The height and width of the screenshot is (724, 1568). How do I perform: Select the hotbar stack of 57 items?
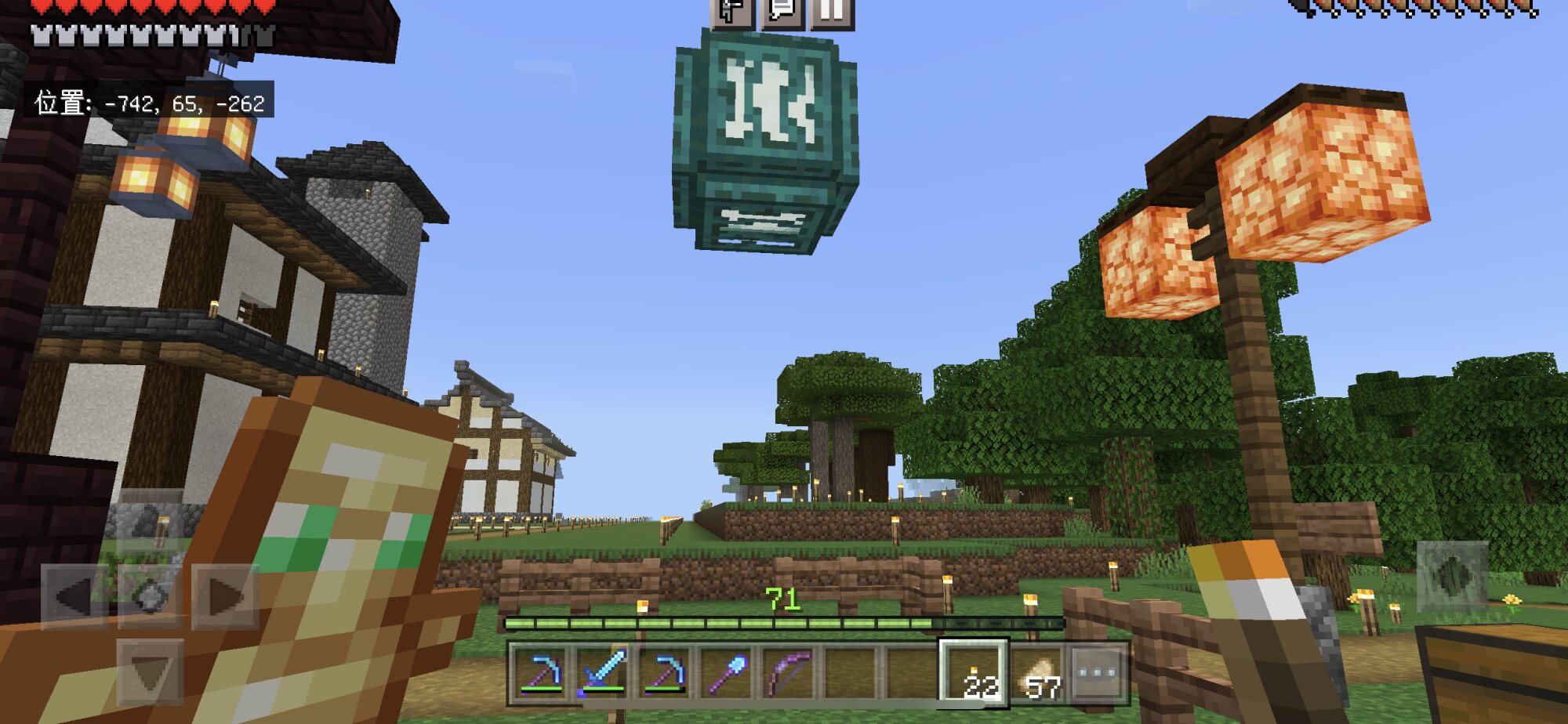(1037, 674)
